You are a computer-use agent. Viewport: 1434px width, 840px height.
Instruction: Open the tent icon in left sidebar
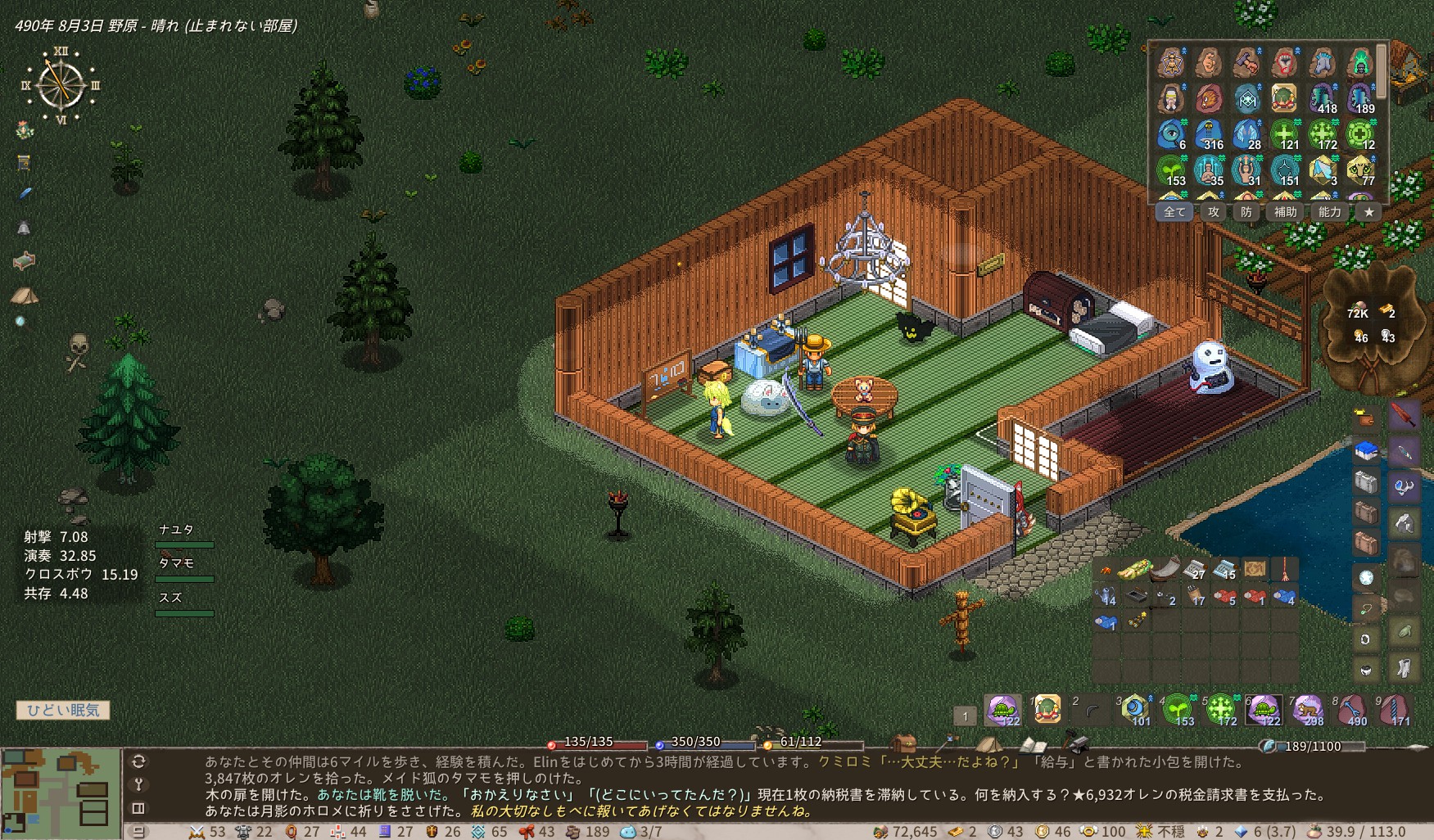point(25,296)
